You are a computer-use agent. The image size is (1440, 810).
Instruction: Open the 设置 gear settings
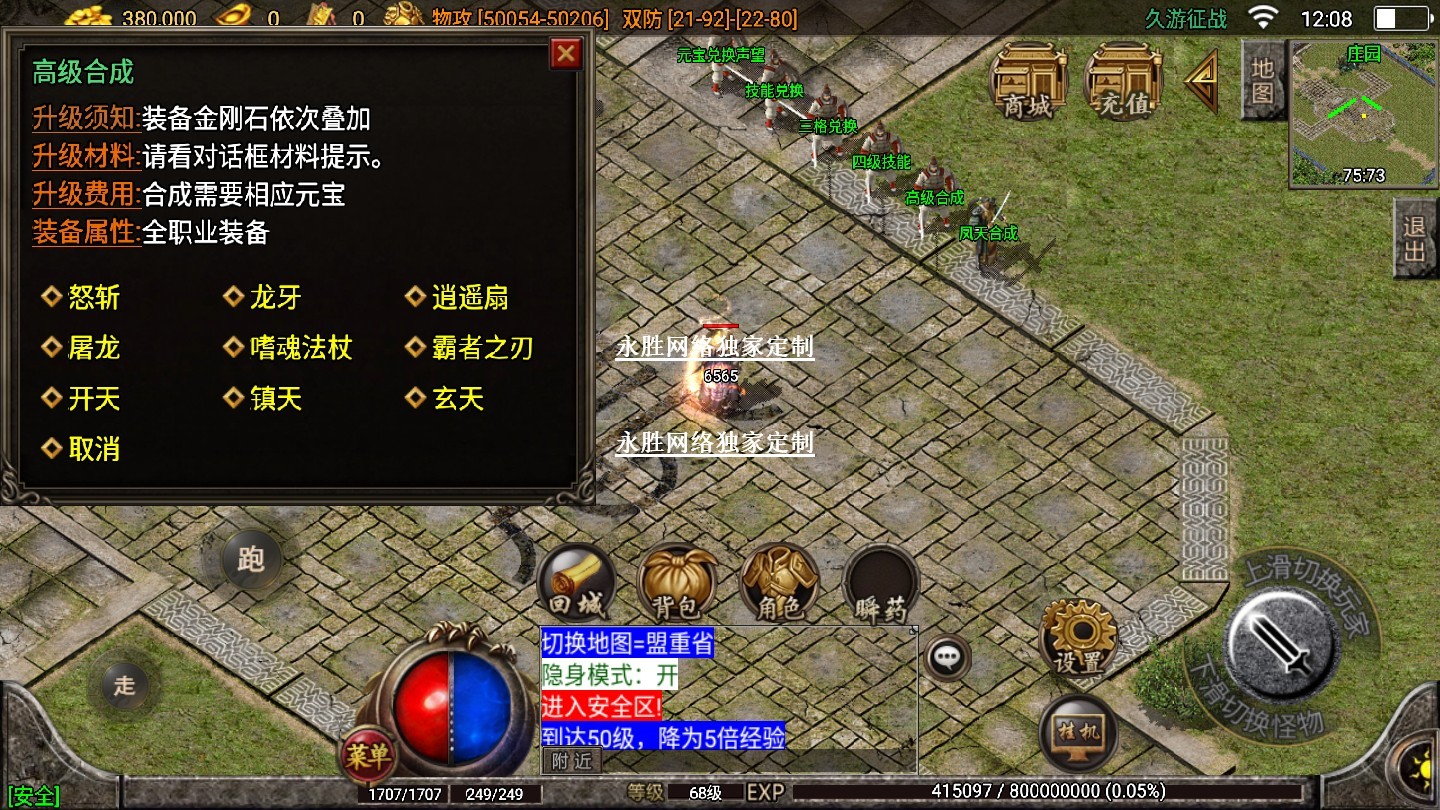pos(1077,637)
